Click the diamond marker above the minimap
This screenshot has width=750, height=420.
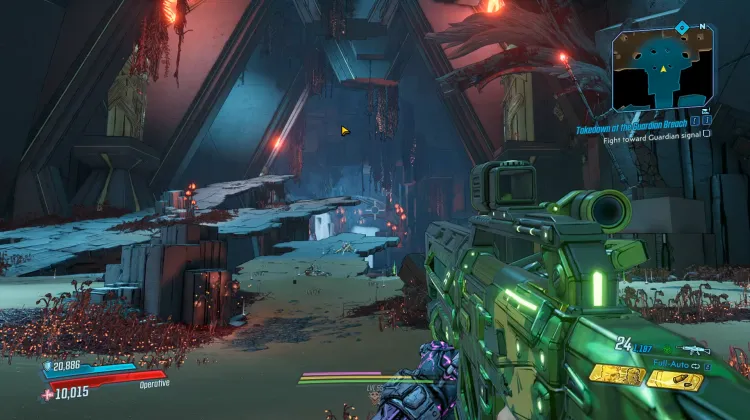click(x=681, y=27)
